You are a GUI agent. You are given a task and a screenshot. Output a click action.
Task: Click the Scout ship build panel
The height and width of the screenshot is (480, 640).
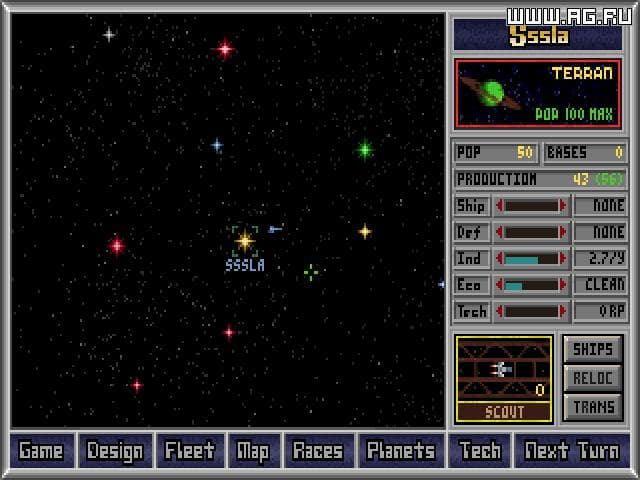tap(504, 378)
